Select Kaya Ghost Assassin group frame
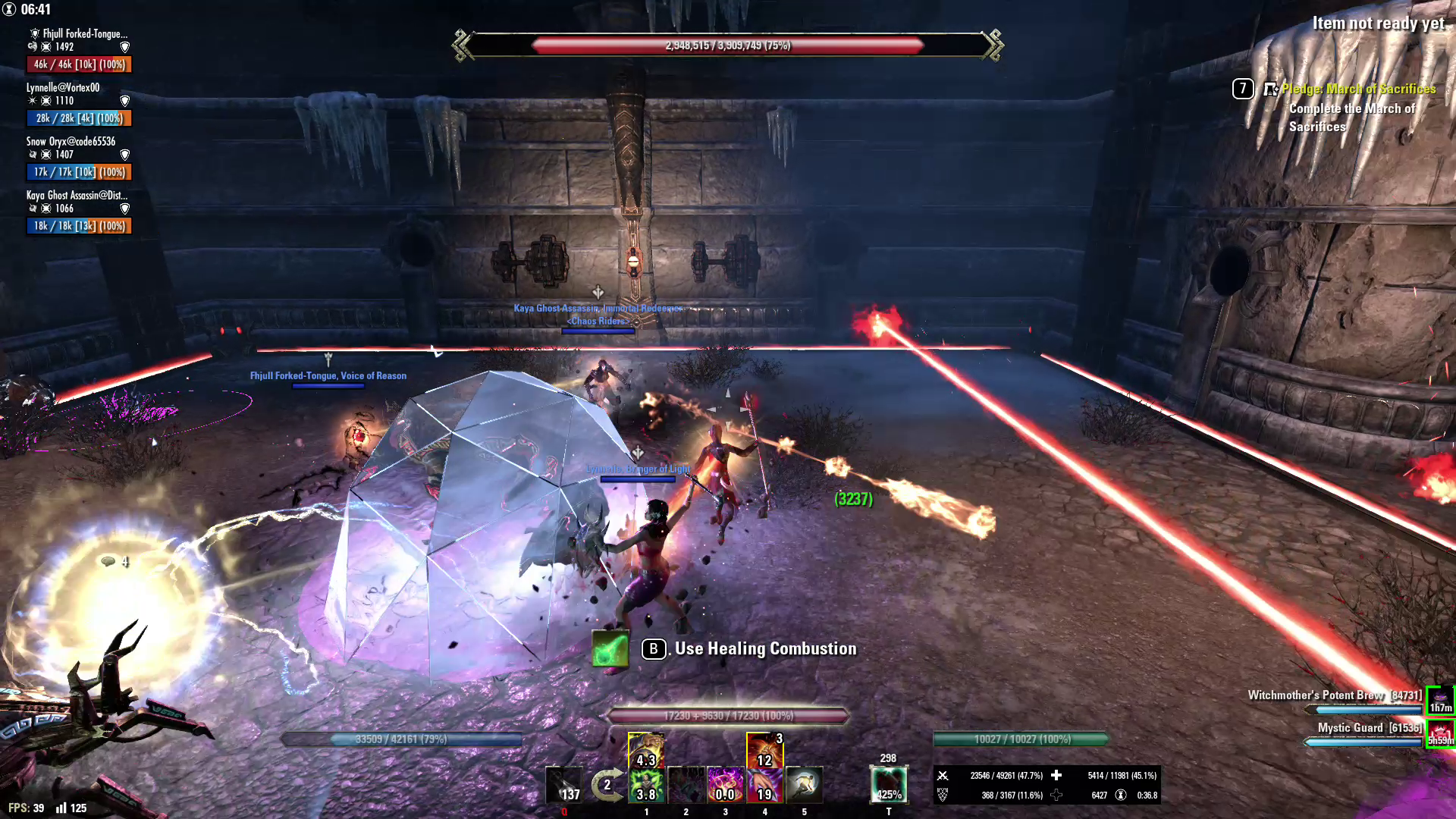The width and height of the screenshot is (1456, 819). point(79,212)
